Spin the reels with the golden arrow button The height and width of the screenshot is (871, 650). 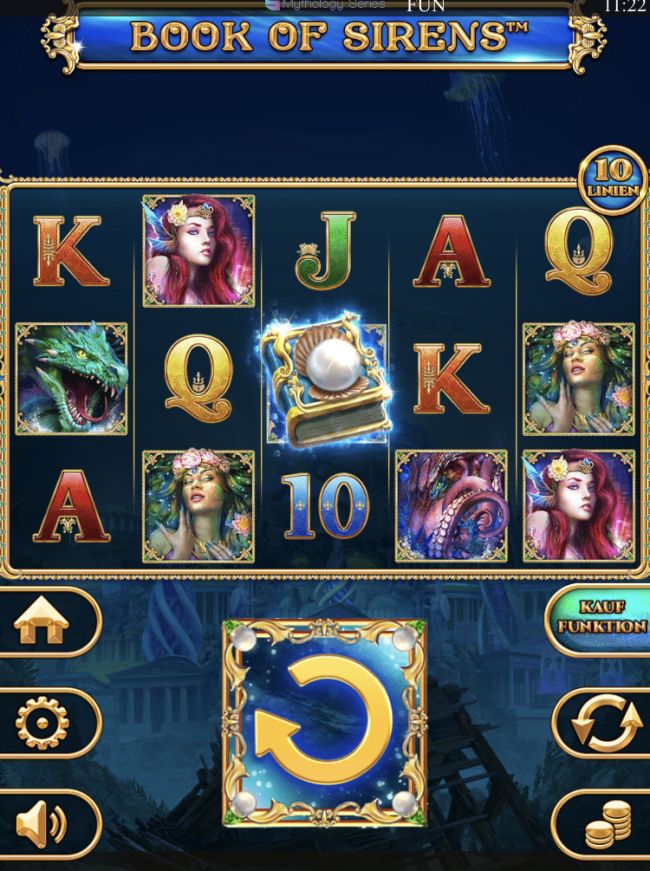click(324, 722)
